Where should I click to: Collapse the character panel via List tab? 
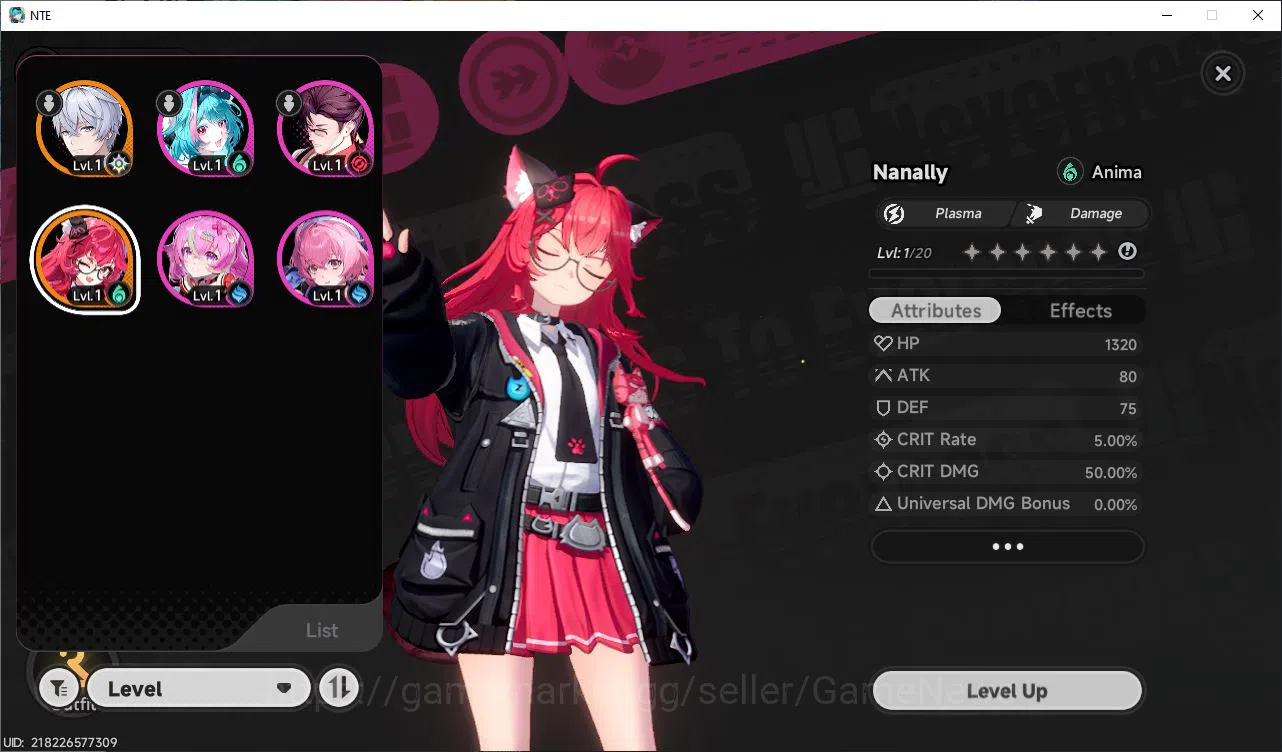[x=322, y=629]
